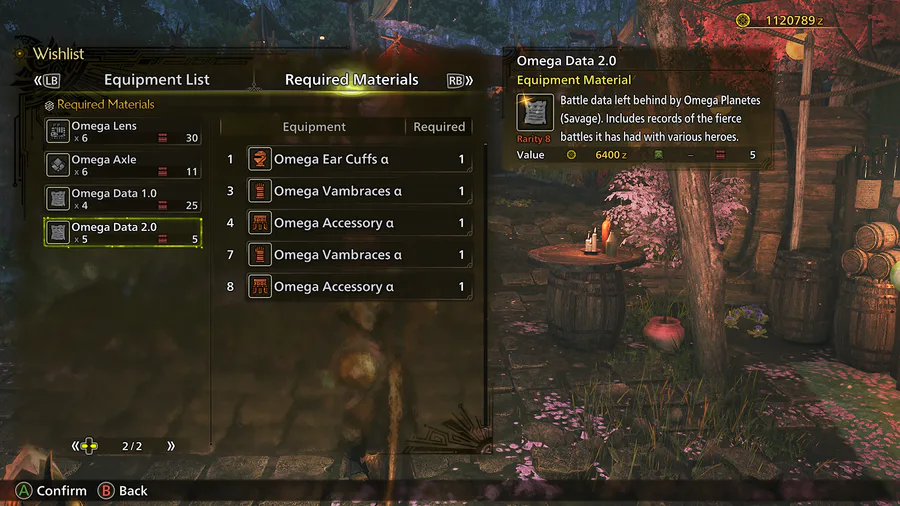Switch to the Required Materials tab

[351, 80]
